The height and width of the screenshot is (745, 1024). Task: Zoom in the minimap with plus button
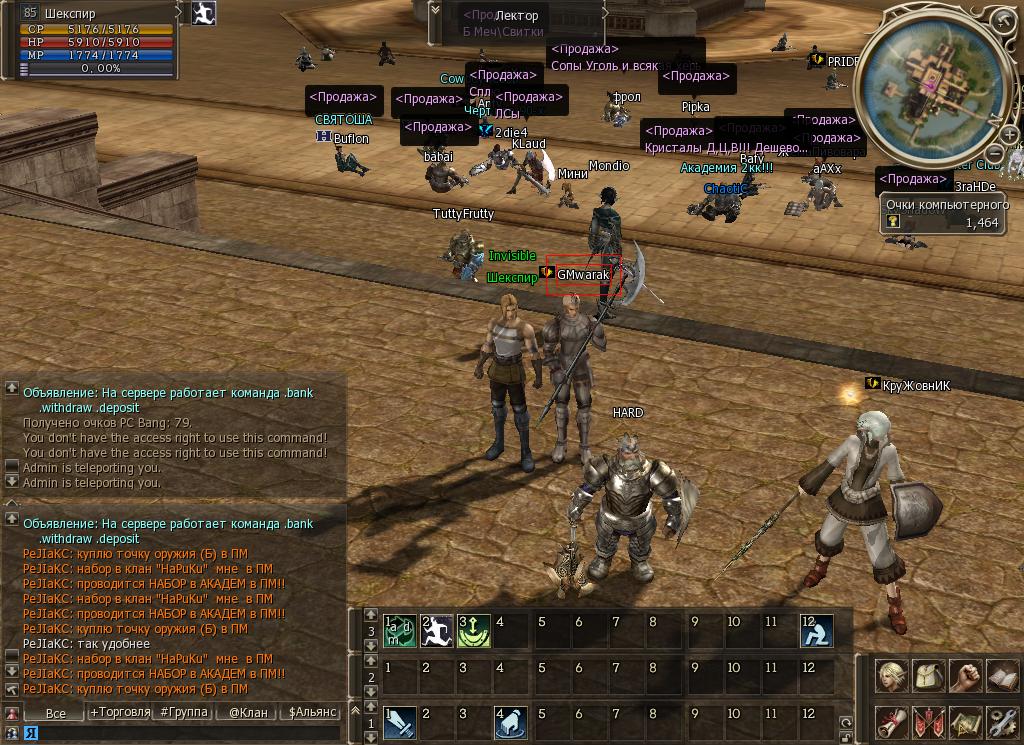[1009, 136]
